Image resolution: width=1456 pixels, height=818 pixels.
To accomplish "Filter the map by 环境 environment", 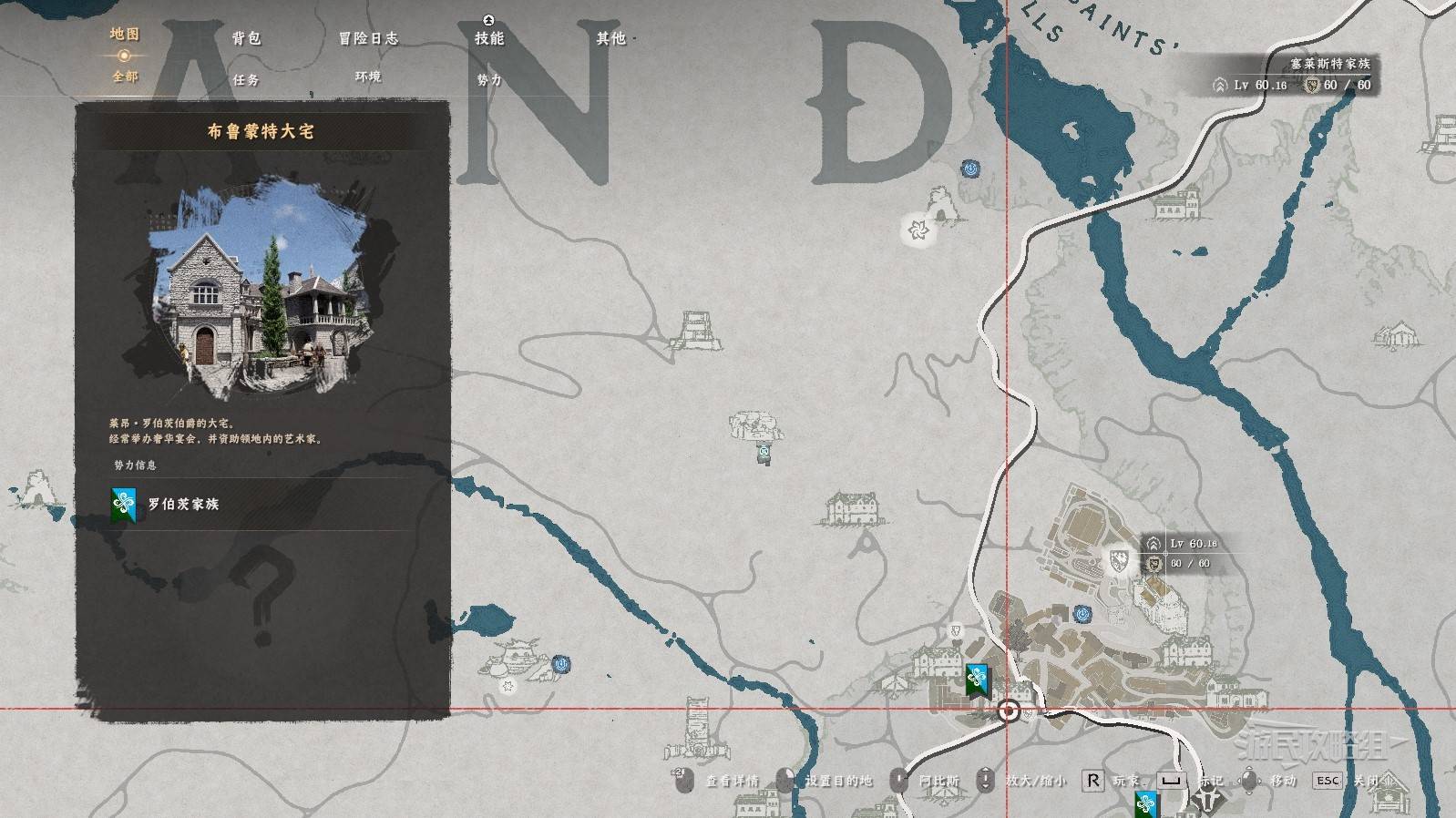I will coord(368,77).
